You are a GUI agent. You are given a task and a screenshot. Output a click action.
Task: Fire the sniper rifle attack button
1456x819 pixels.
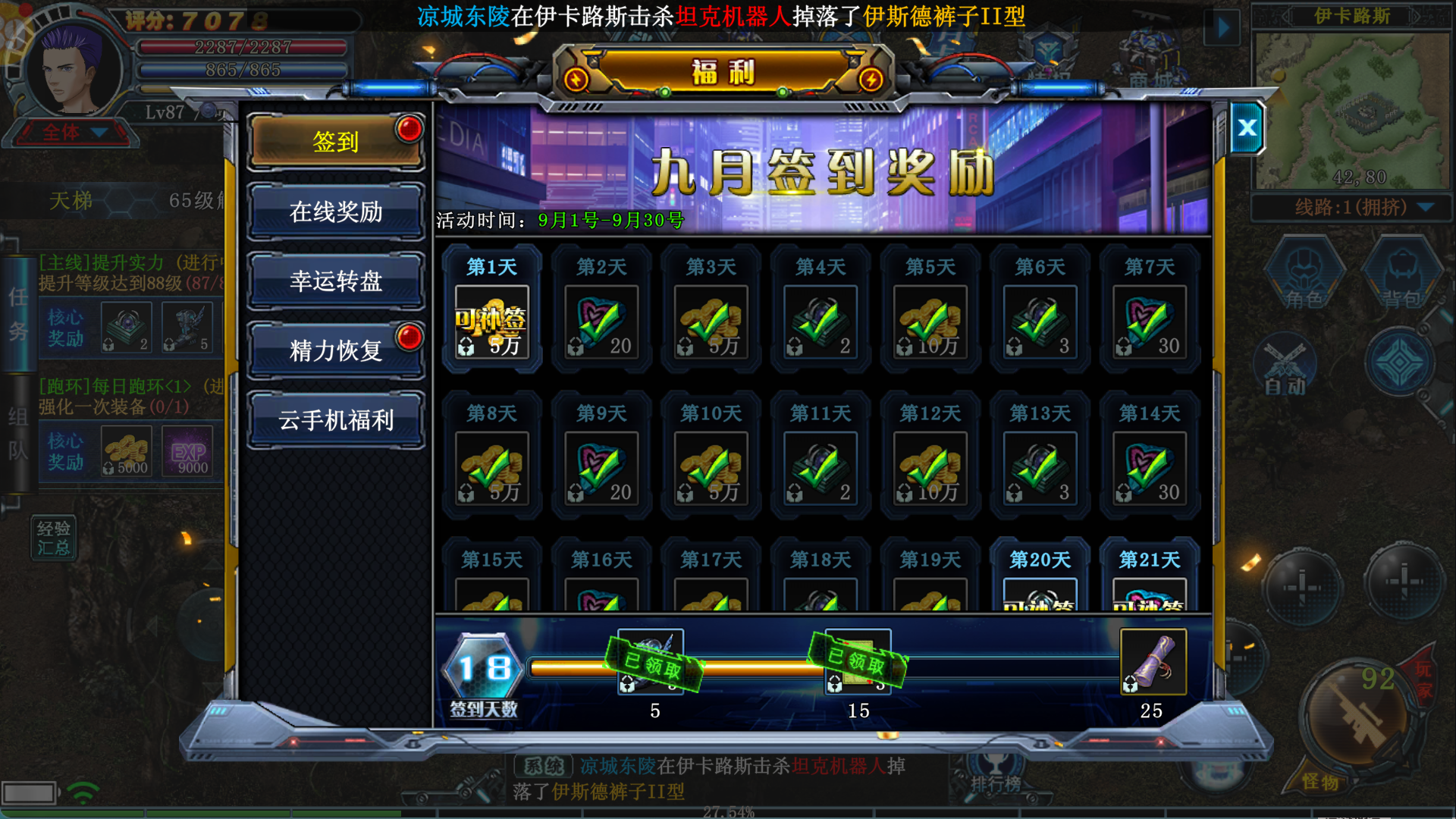1355,715
